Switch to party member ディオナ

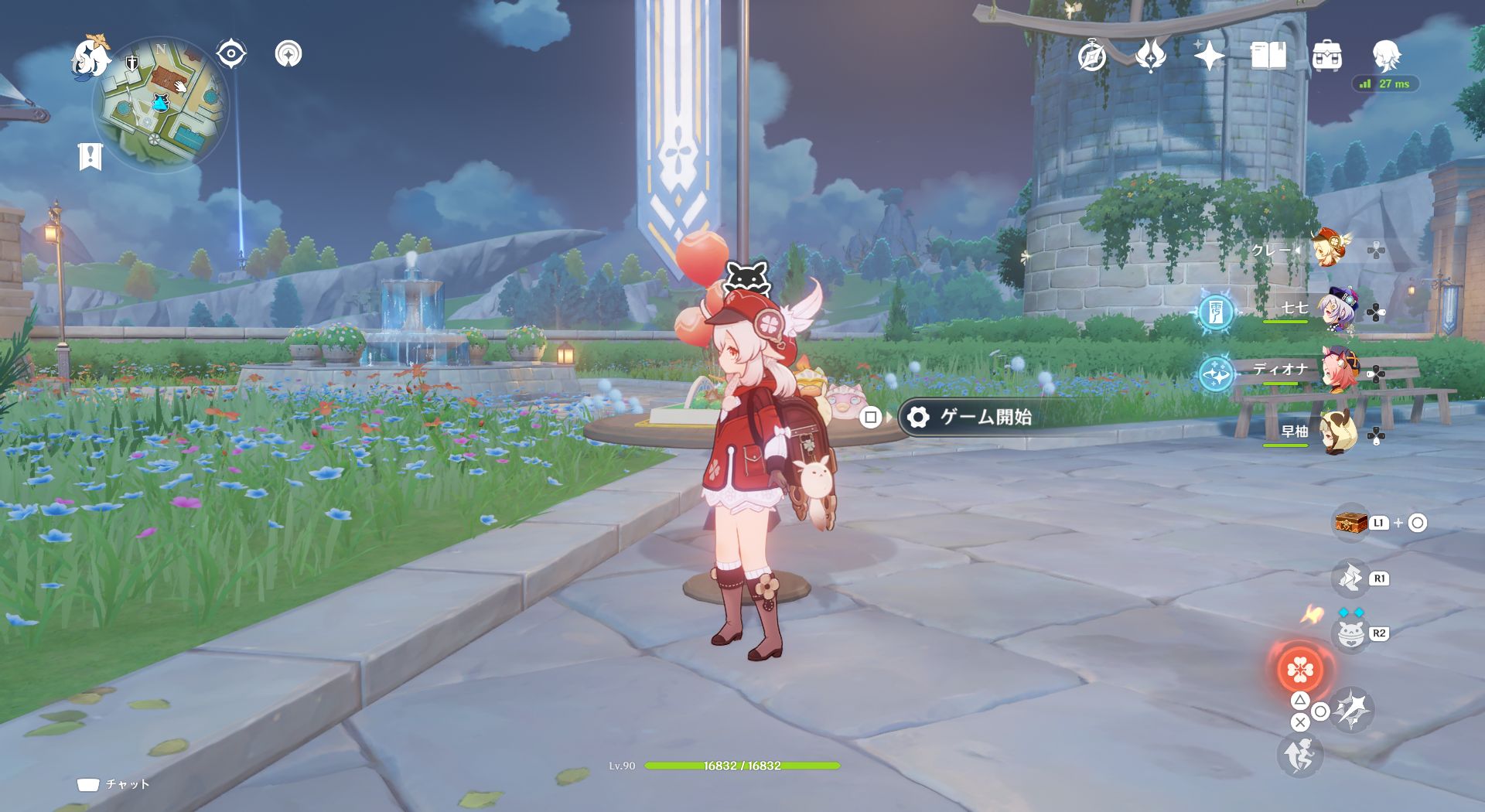tap(1336, 372)
